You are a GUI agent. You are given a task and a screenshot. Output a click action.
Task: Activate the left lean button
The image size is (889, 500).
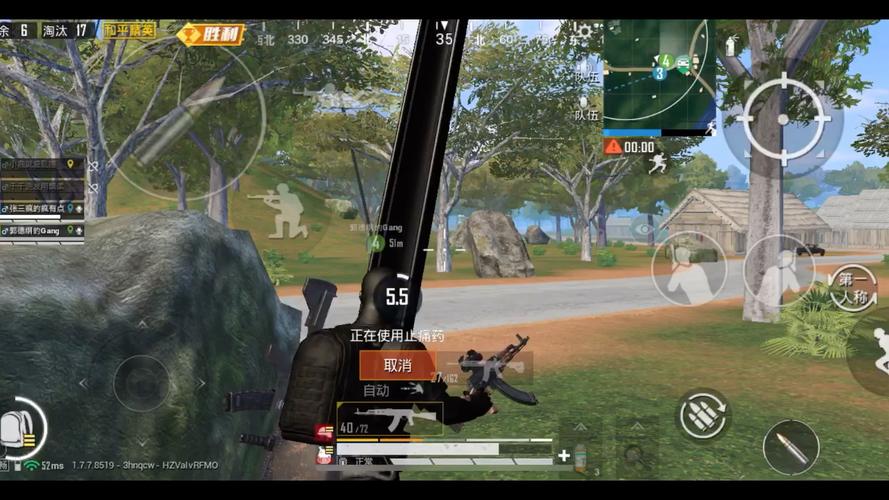coord(689,268)
